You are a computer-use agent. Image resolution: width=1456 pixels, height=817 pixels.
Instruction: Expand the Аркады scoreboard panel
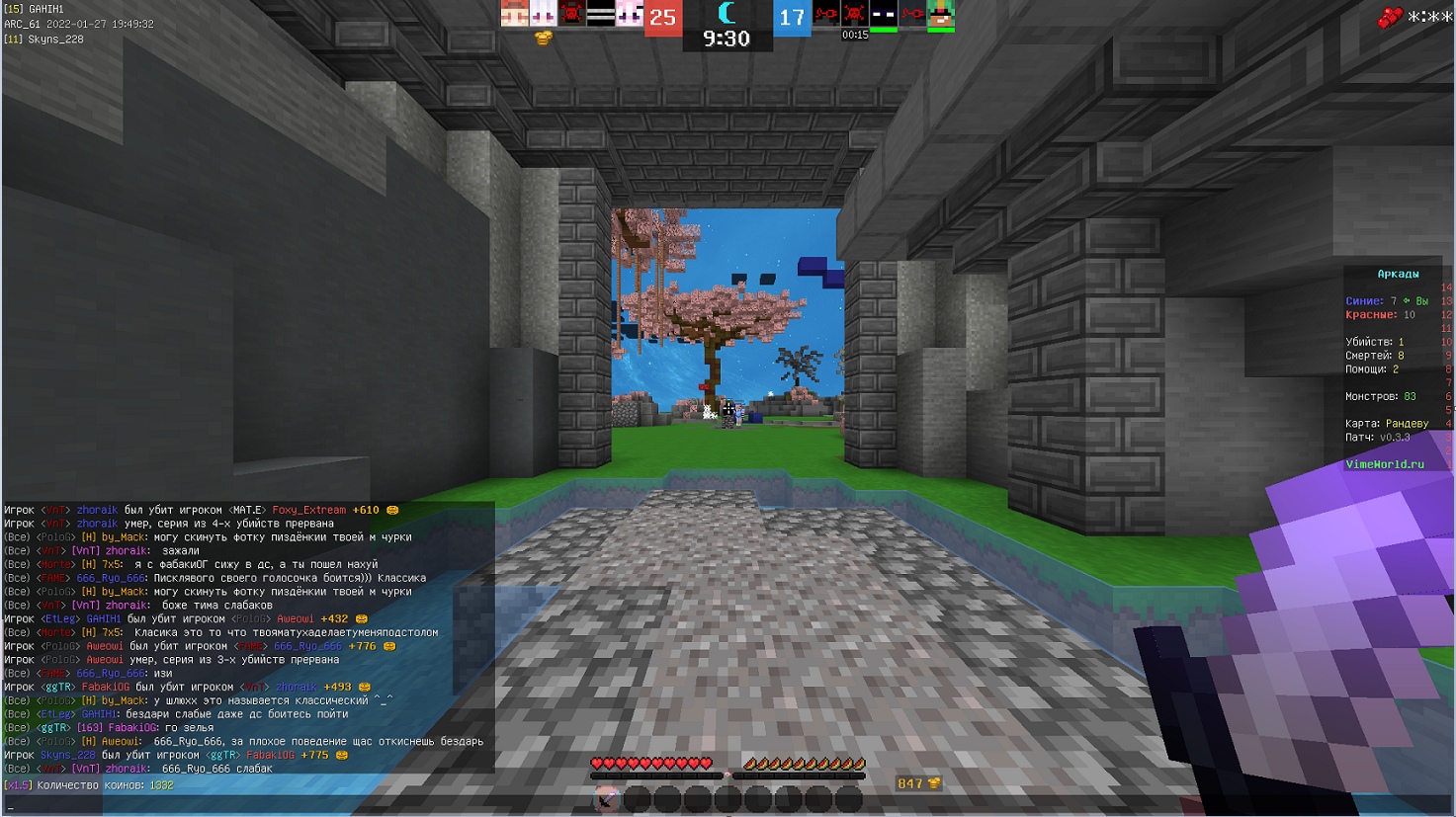click(x=1397, y=273)
